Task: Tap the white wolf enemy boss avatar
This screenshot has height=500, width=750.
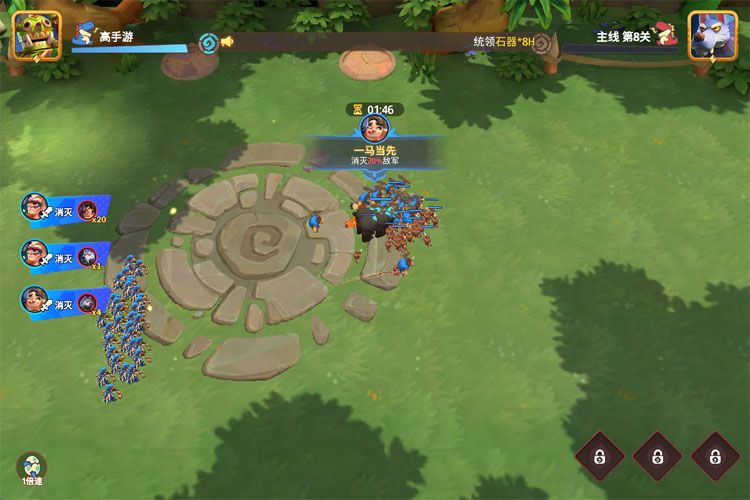Action: tap(712, 35)
